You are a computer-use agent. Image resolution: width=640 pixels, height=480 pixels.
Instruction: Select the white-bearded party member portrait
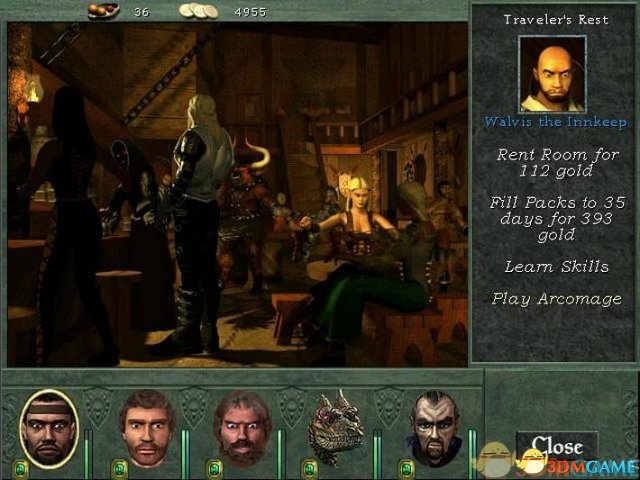tap(241, 428)
